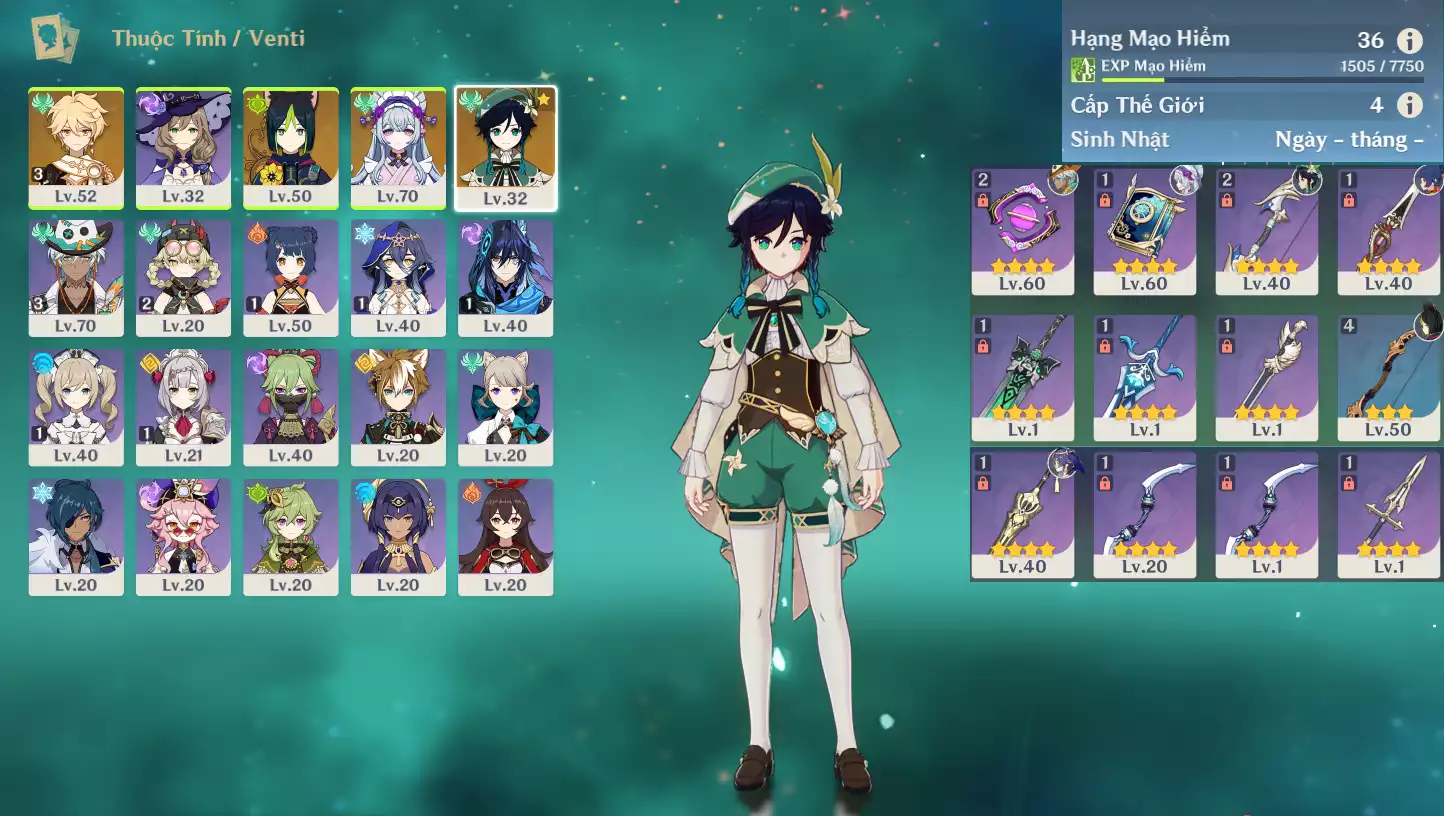
Task: Choose Kaeya's character card
Action: [x=76, y=537]
